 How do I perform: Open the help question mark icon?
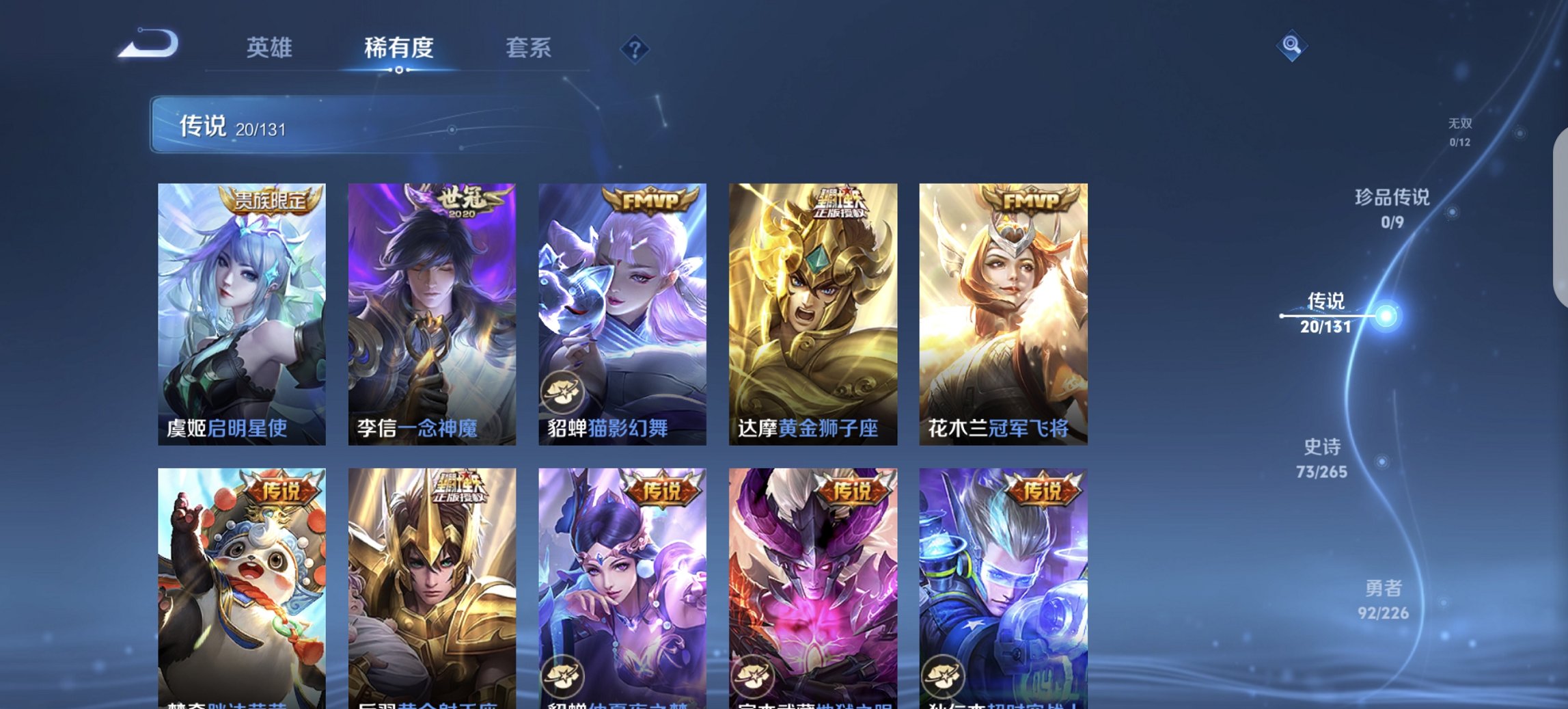coord(634,49)
